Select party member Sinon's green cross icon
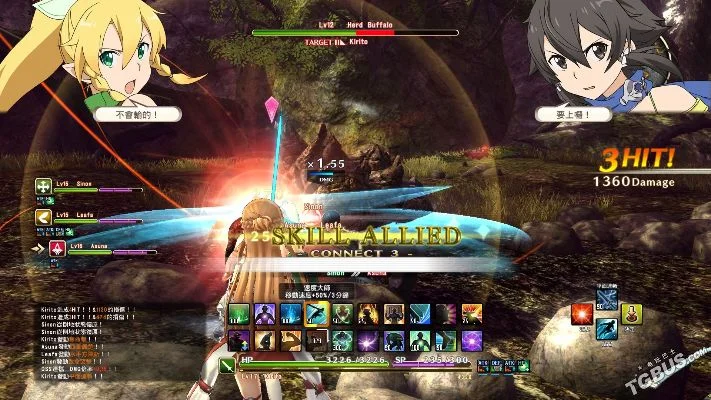Screen dimensions: 711x400 pos(43,186)
